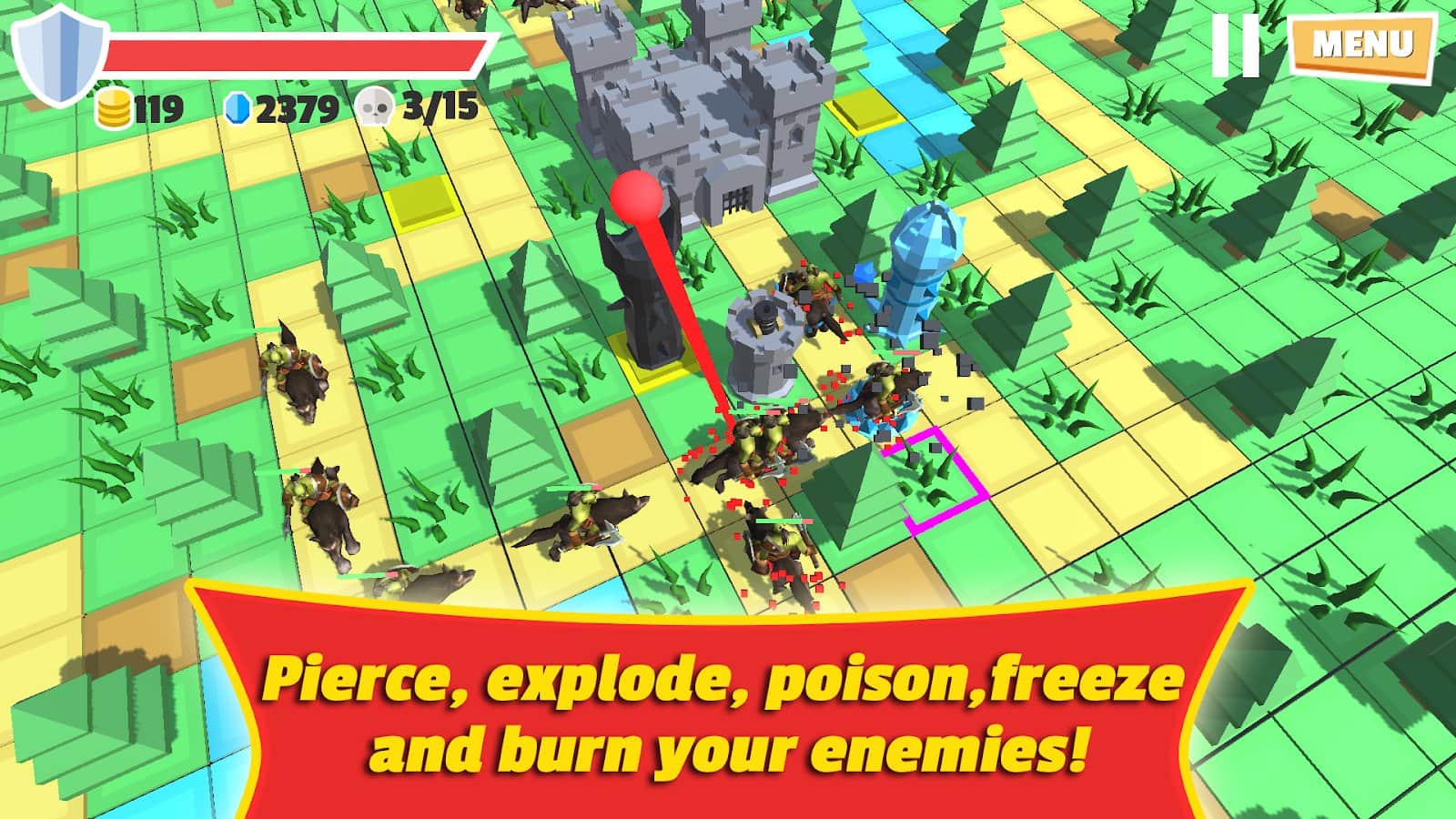
Task: Click the gold coins counter icon
Action: pos(113,107)
